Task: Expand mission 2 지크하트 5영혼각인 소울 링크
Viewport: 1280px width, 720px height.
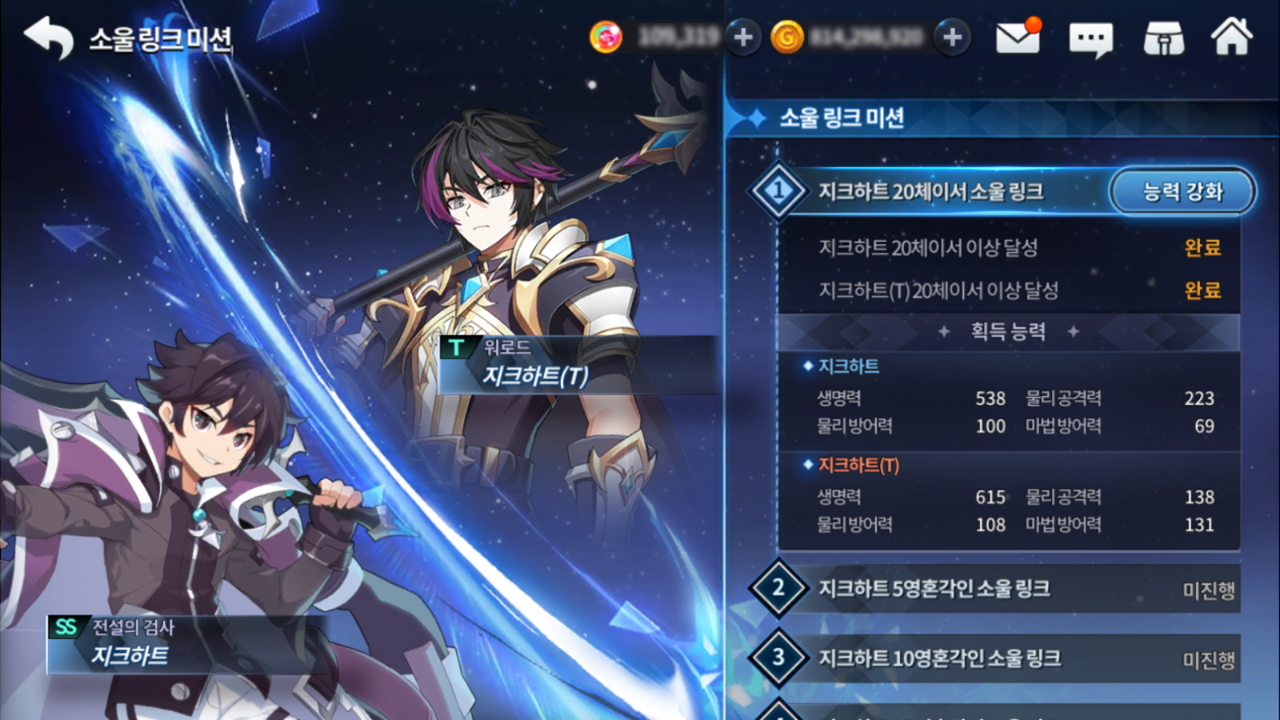Action: pos(990,588)
